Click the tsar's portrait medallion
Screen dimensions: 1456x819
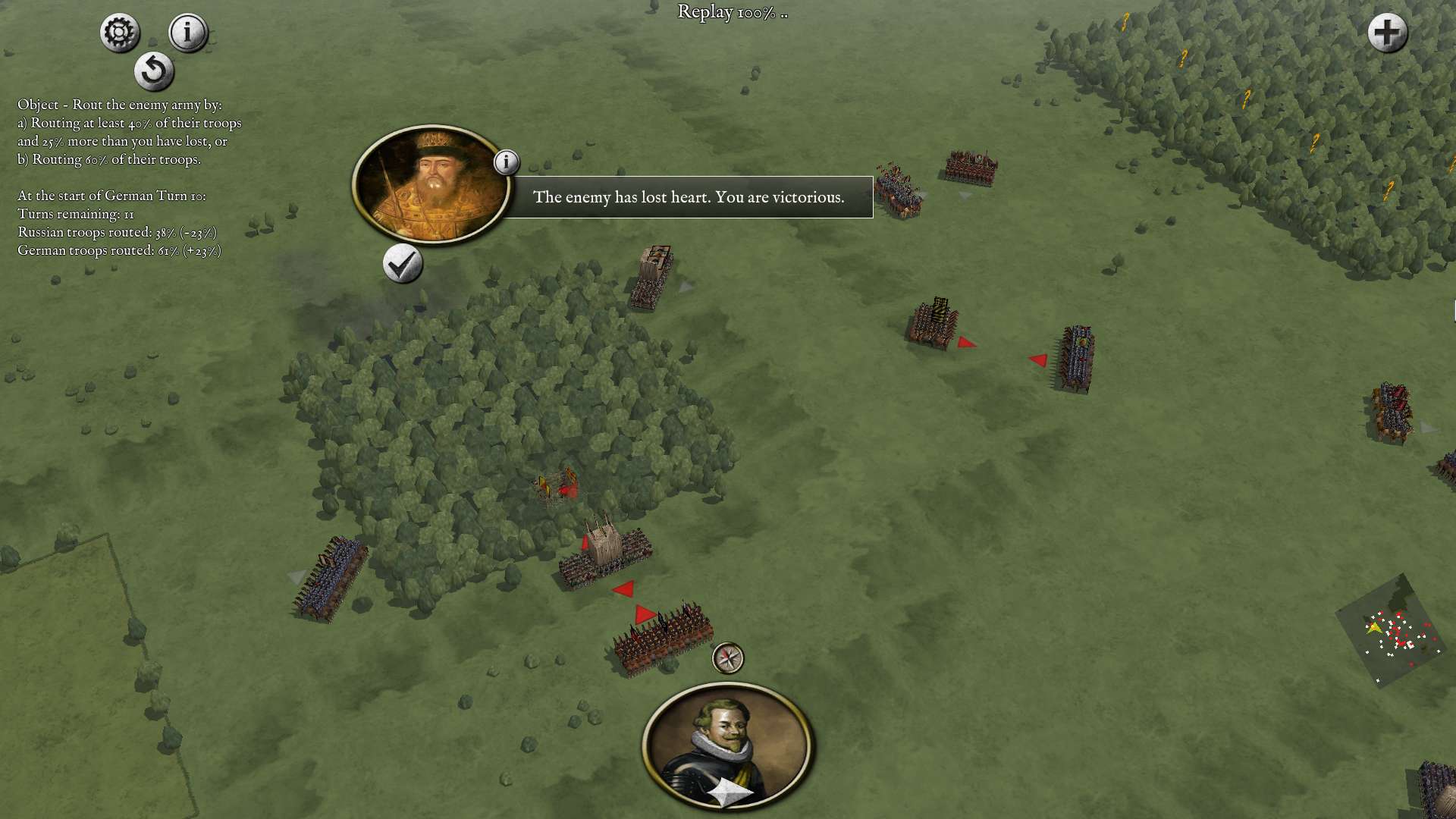pyautogui.click(x=430, y=184)
